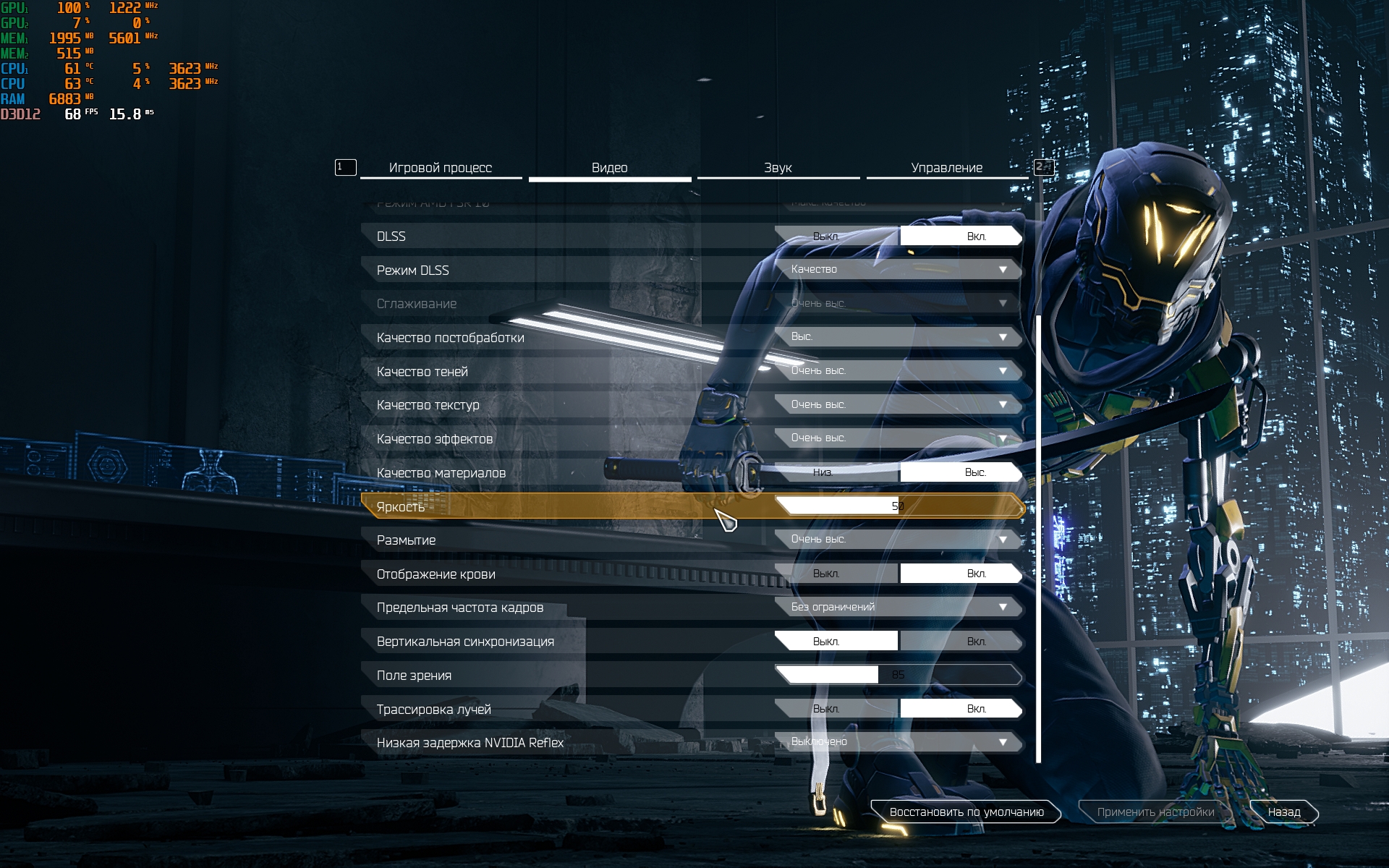Screen dimensions: 1389x868
Task: Open the Режим DLSS dropdown
Action: tap(898, 270)
